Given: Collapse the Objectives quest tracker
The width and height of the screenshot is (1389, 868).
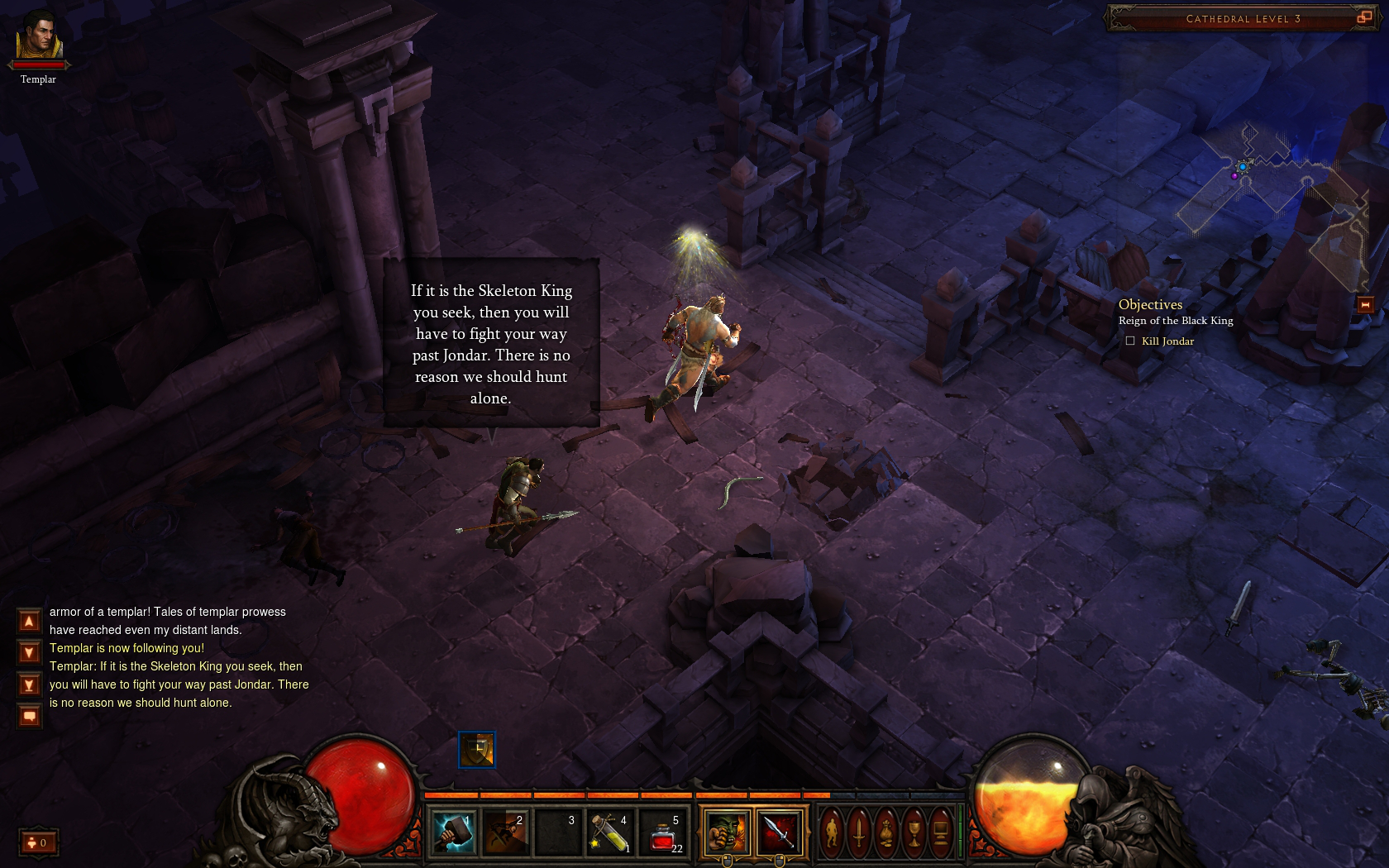Looking at the screenshot, I should pos(1365,305).
